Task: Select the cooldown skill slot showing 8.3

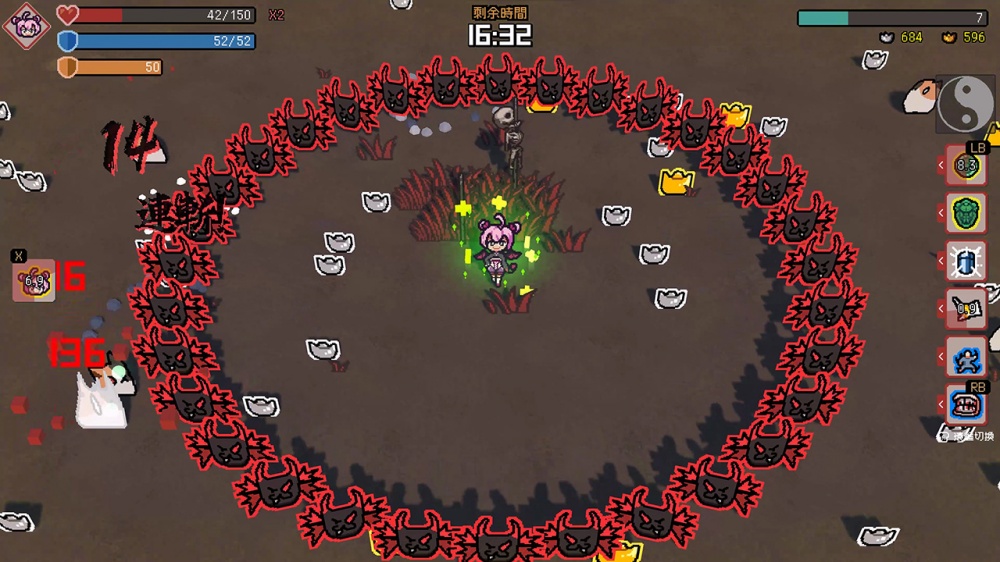Action: 966,166
